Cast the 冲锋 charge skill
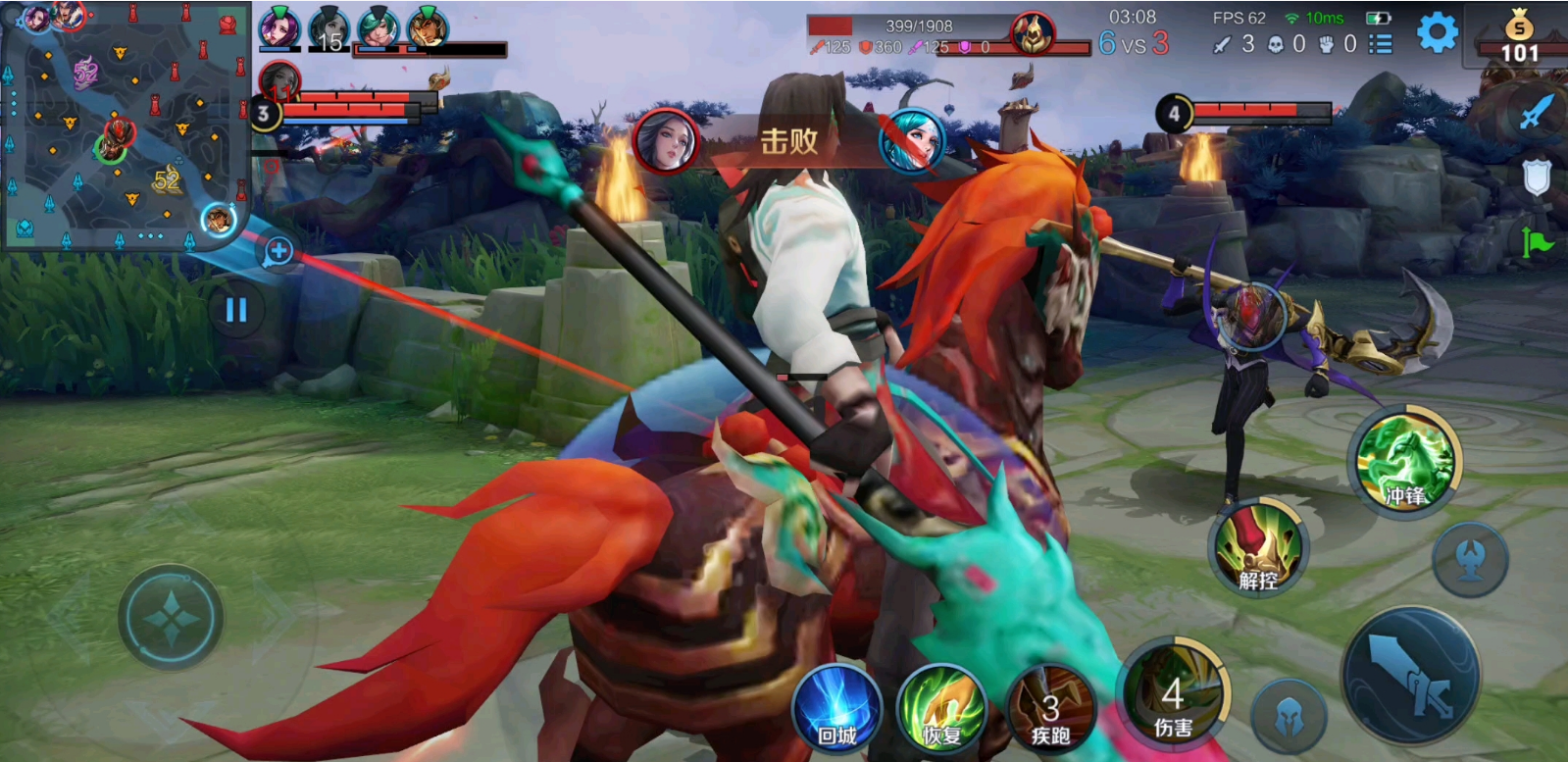The image size is (1568, 762). point(1406,461)
